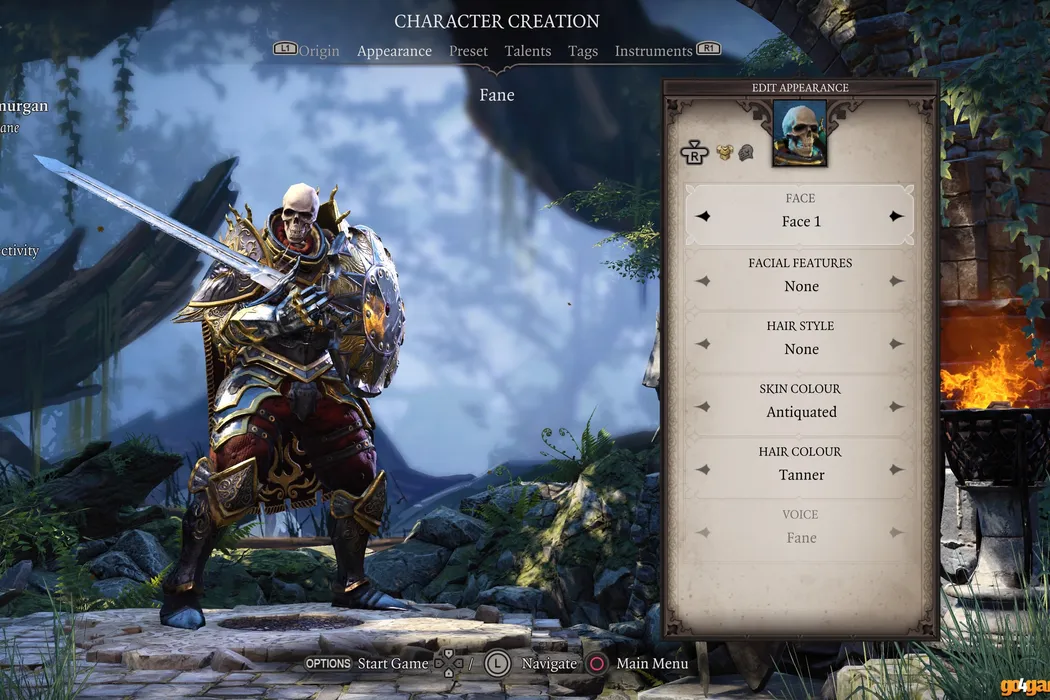
Task: Cycle Facial Features to next option
Action: point(896,281)
